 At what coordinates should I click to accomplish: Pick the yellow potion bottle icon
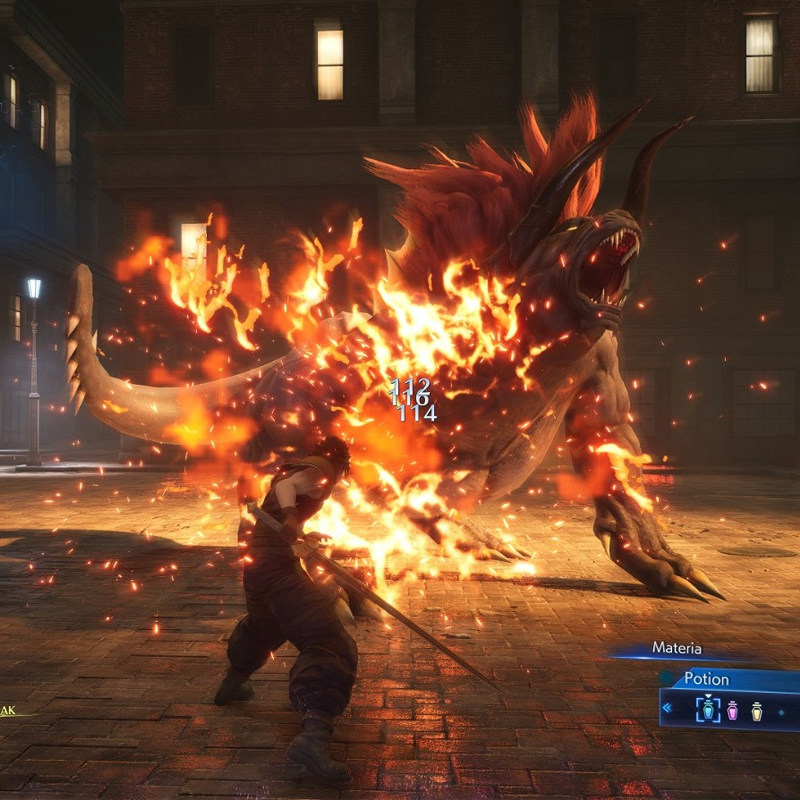coord(757,710)
